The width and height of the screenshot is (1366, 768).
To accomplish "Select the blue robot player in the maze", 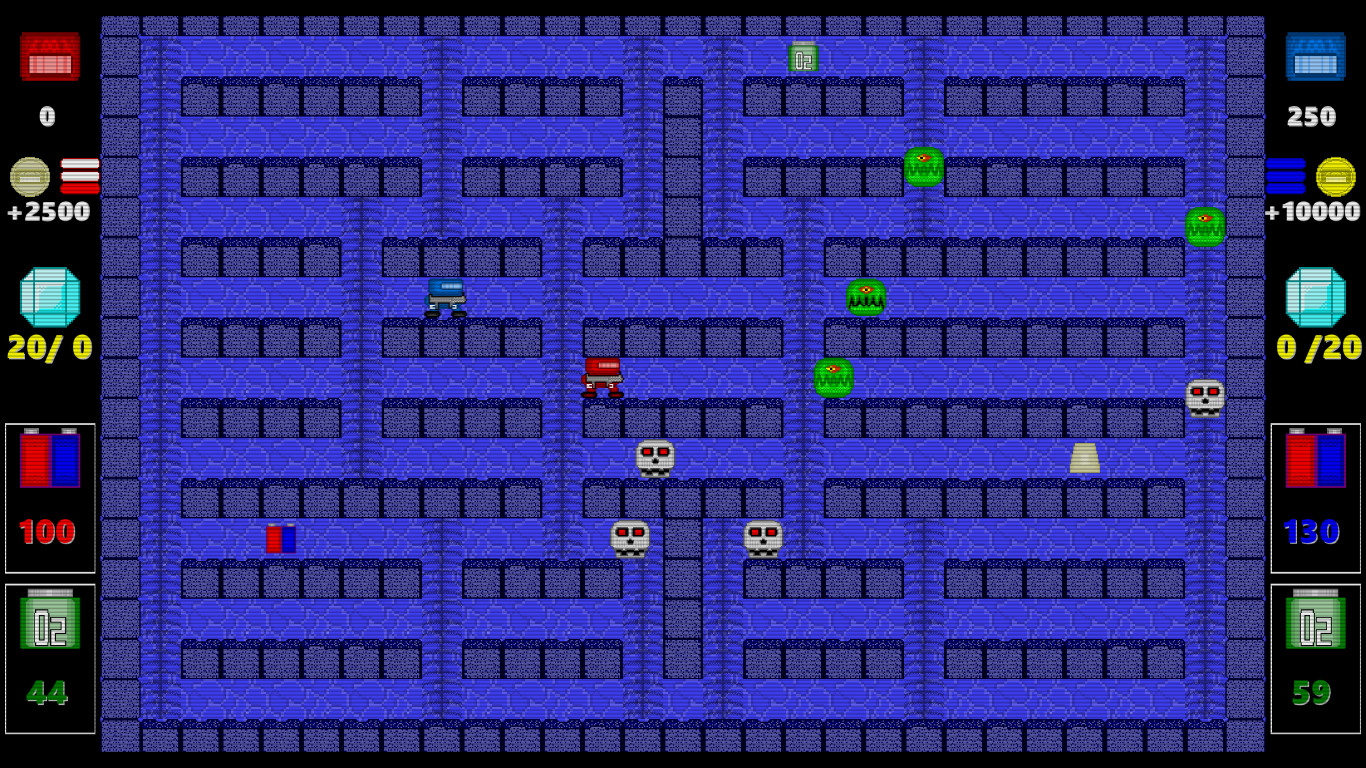I will click(446, 298).
